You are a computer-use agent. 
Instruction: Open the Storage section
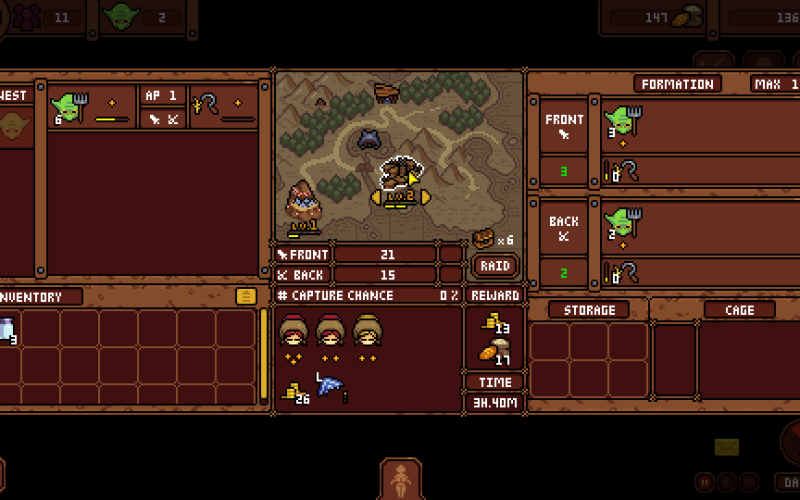tap(589, 310)
